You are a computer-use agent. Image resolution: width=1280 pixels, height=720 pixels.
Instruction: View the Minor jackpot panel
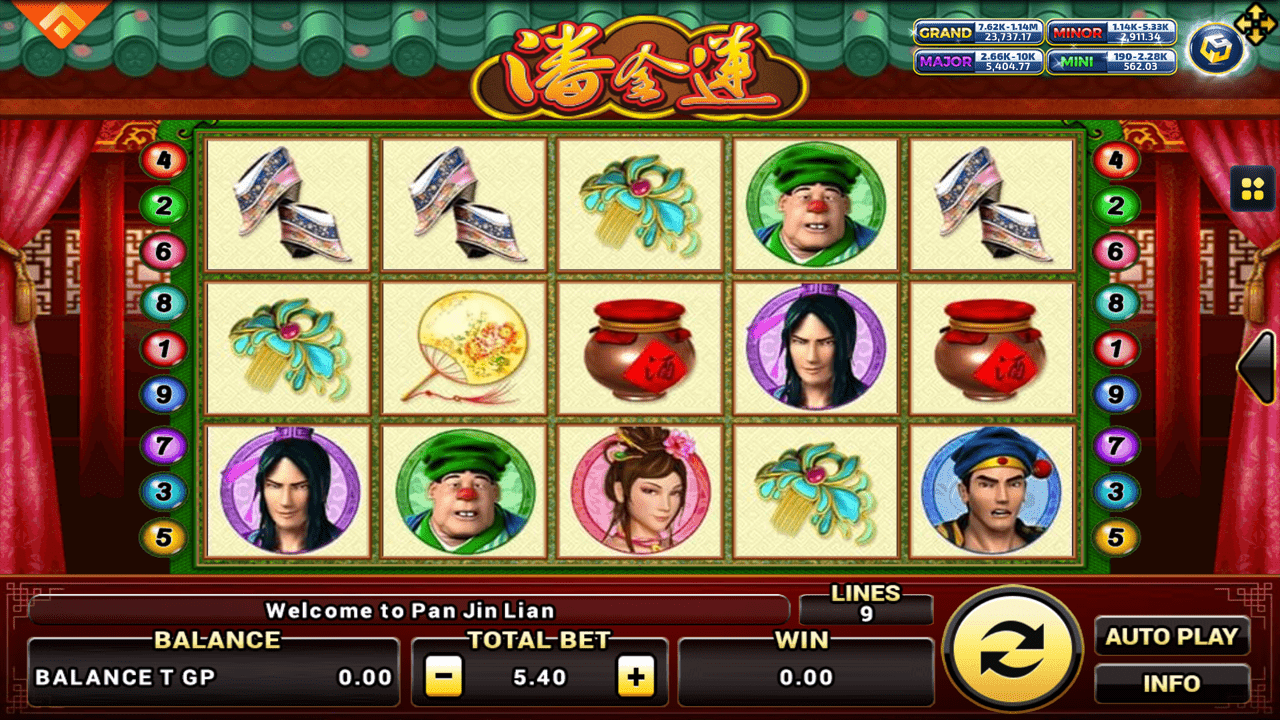point(1110,32)
